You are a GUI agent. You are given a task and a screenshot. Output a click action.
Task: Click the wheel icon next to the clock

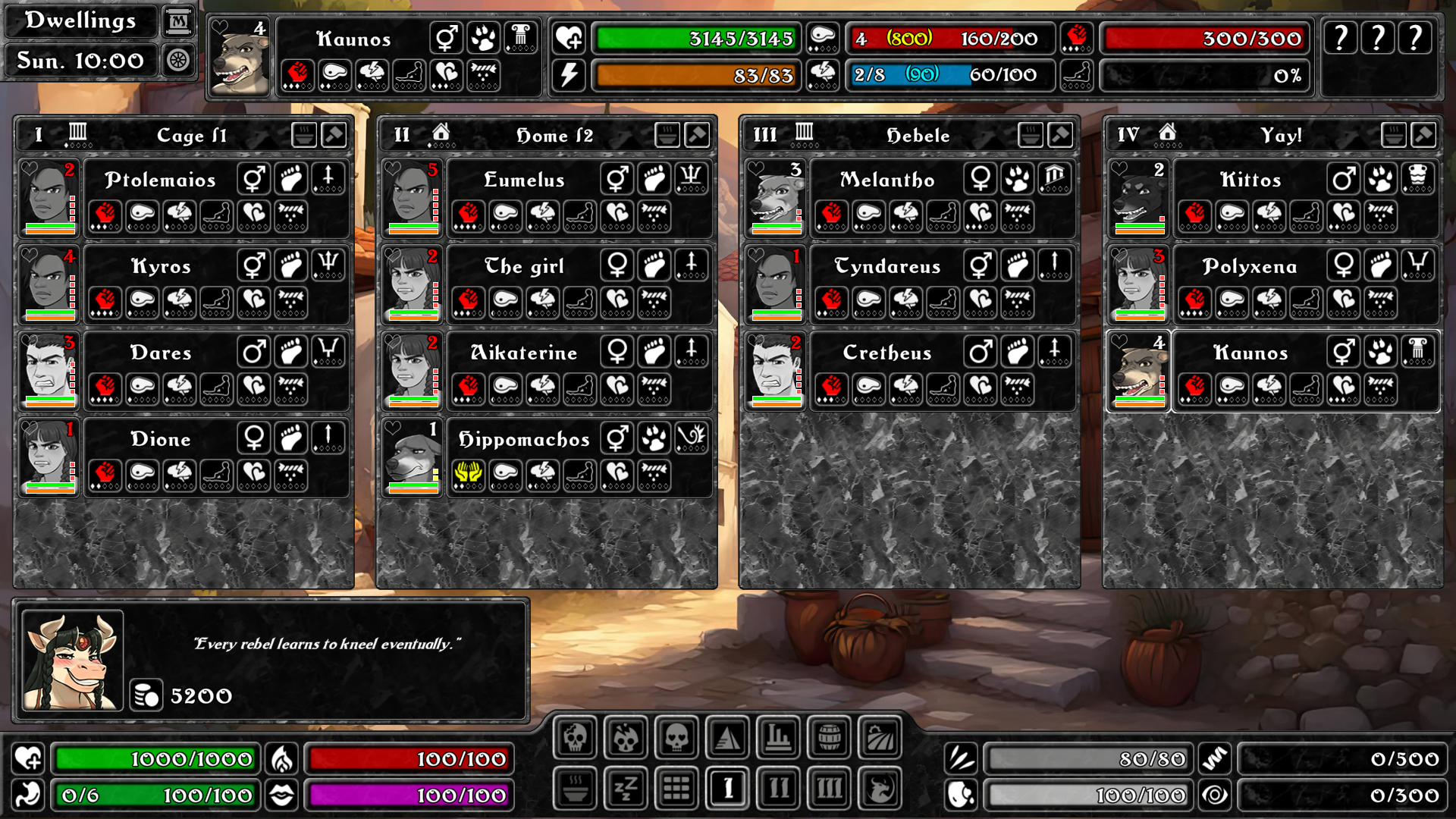pyautogui.click(x=178, y=60)
